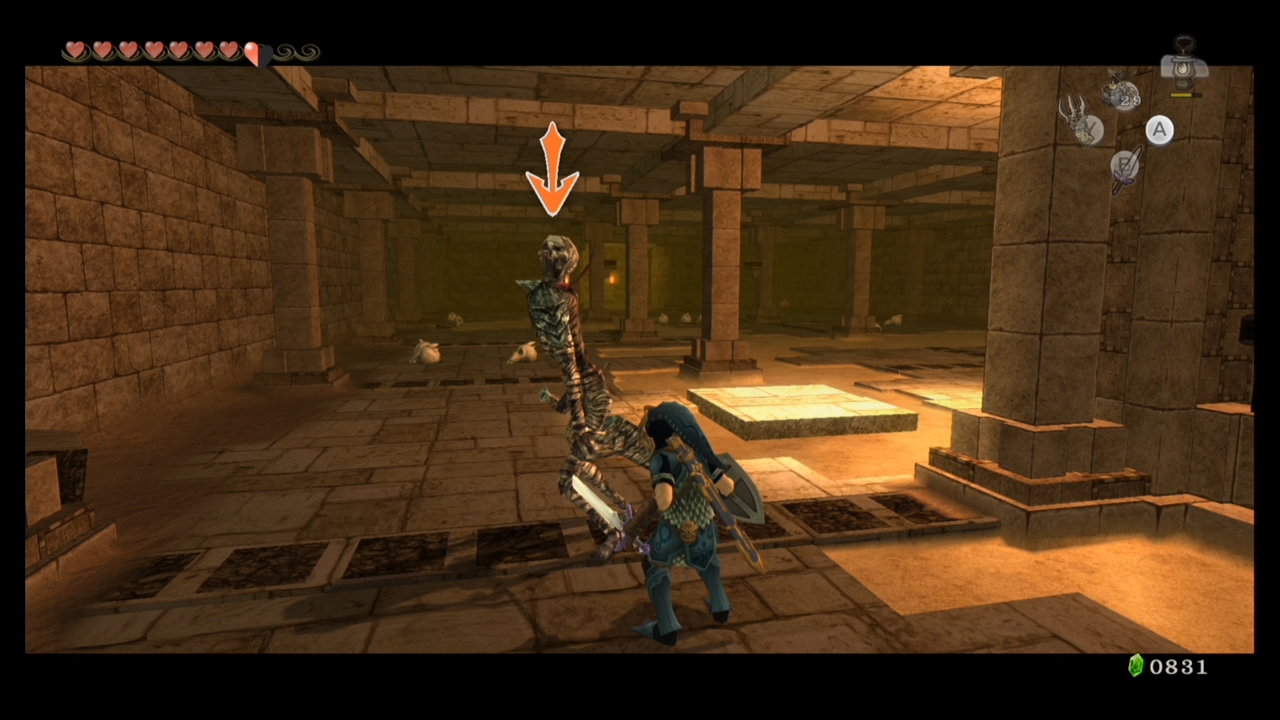Click the orange arrow marker above the enemy
The image size is (1280, 720).
553,168
